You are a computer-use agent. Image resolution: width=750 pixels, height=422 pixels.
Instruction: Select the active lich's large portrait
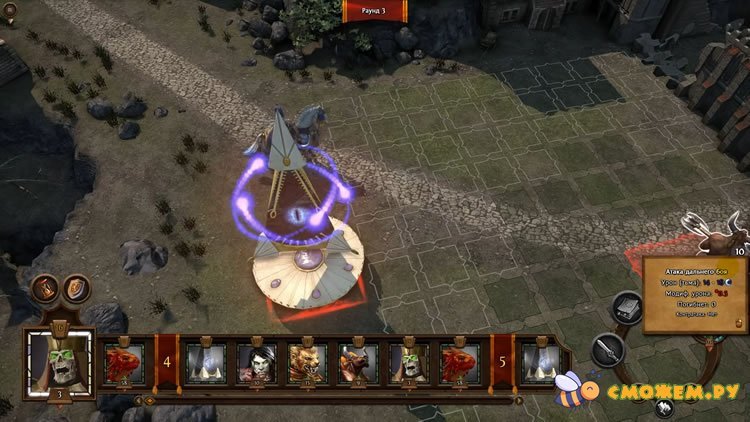coord(59,358)
